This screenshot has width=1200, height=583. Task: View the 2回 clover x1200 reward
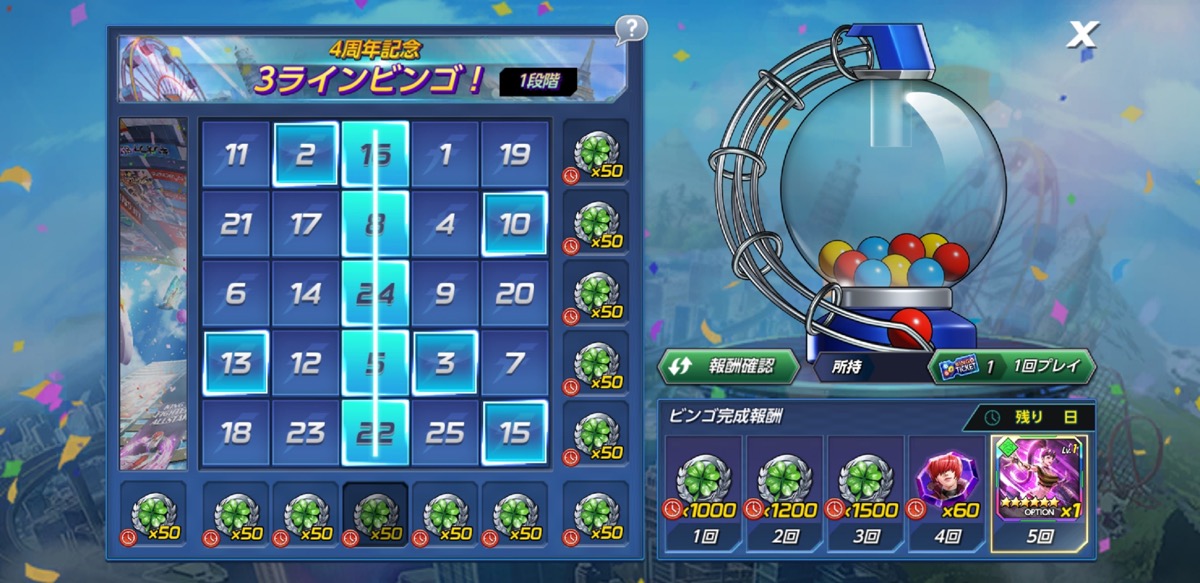point(784,488)
